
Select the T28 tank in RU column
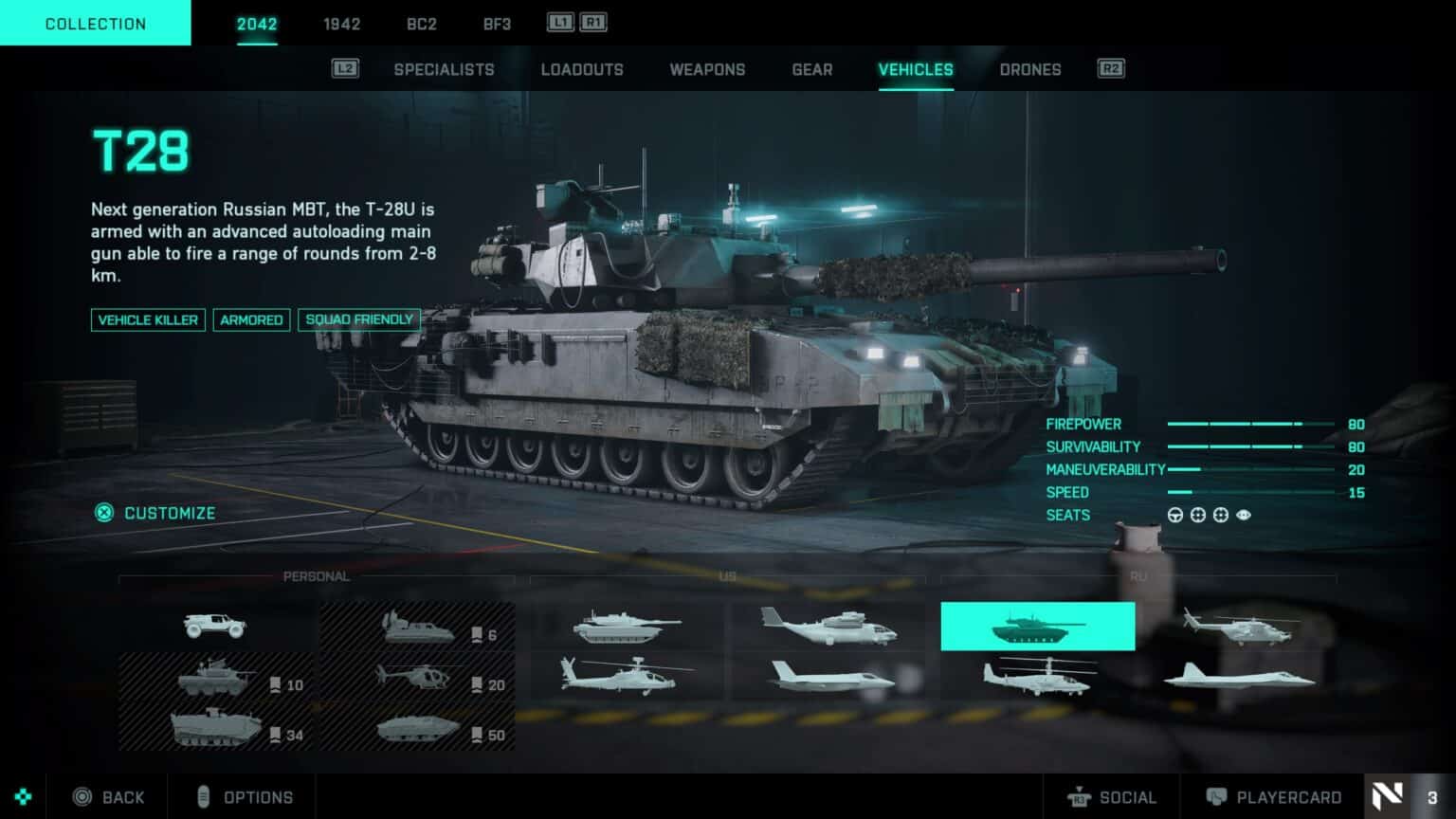point(1038,626)
